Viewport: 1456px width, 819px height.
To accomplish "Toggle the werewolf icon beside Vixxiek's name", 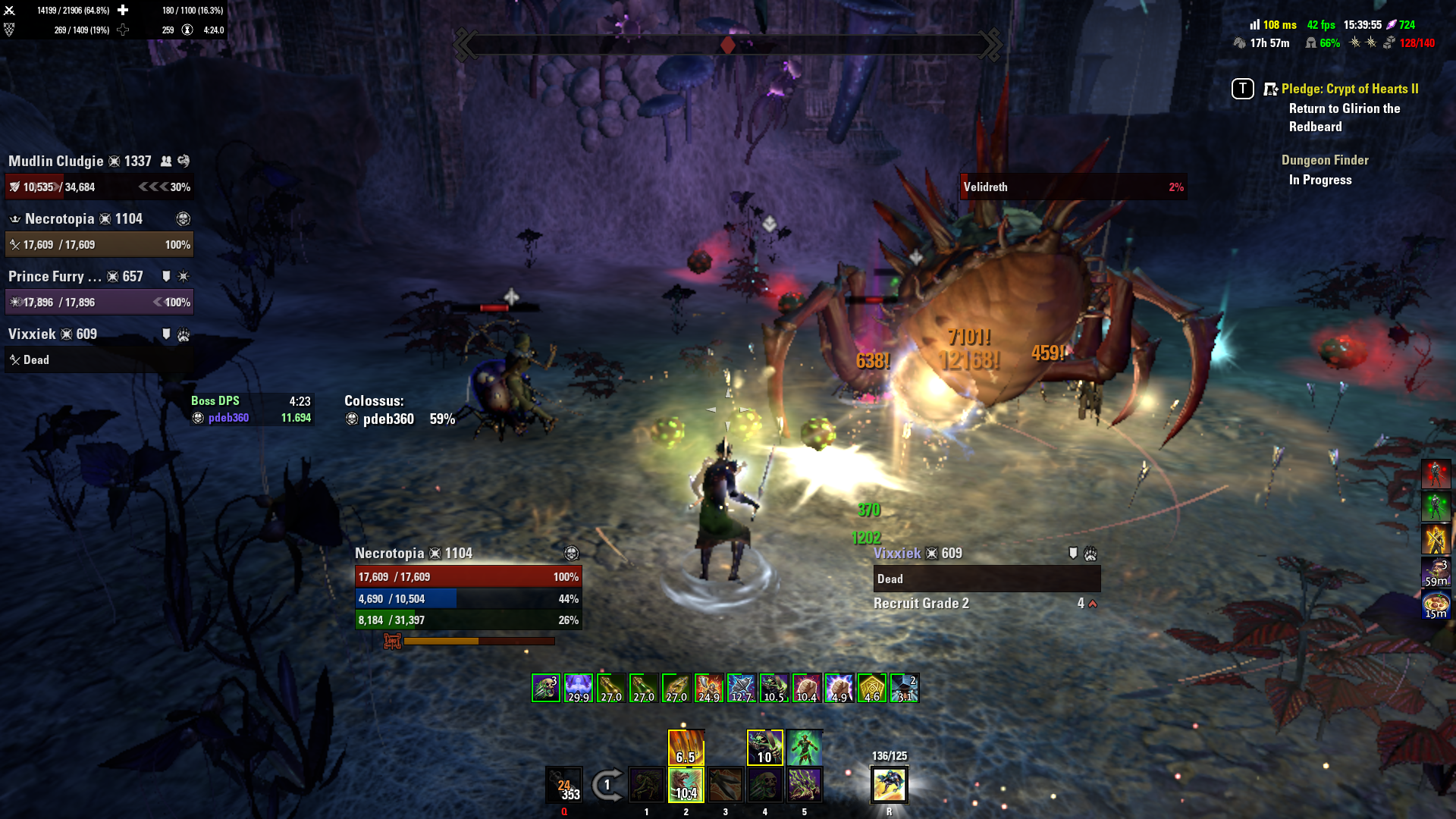I will coord(184,334).
